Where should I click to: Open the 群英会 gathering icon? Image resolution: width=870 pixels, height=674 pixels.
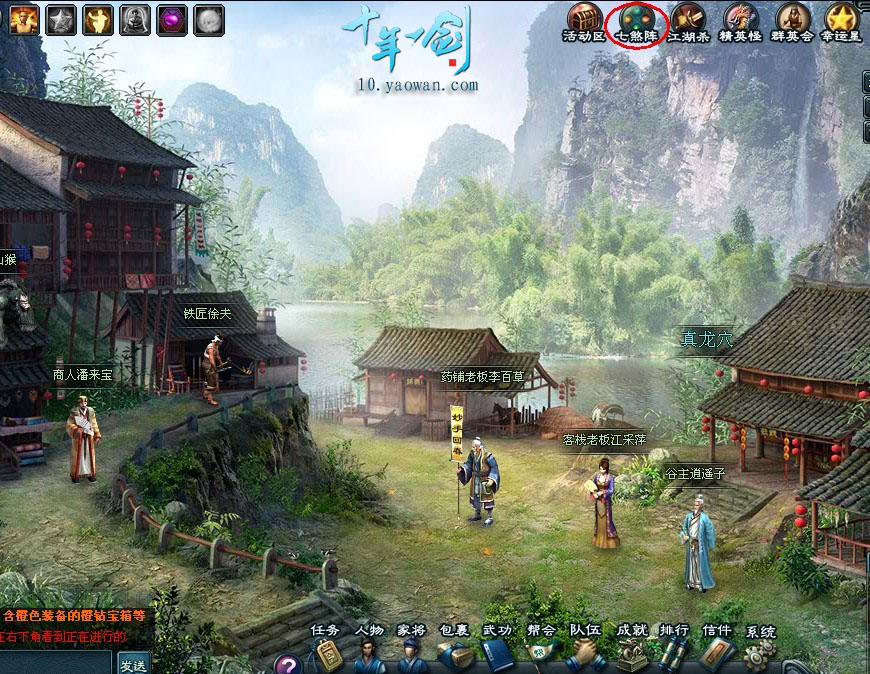[793, 19]
